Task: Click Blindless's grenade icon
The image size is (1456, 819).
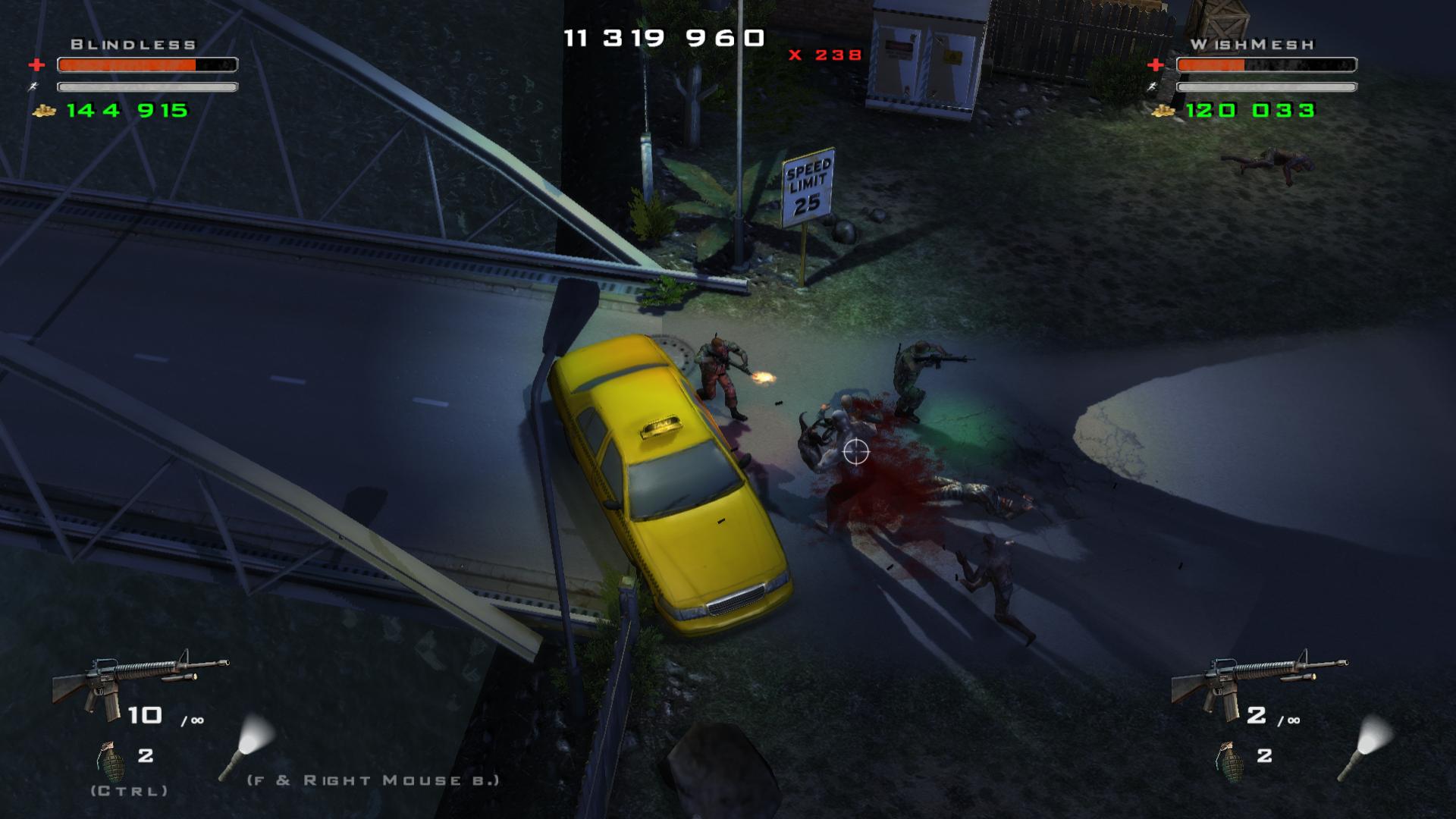Action: [x=111, y=761]
